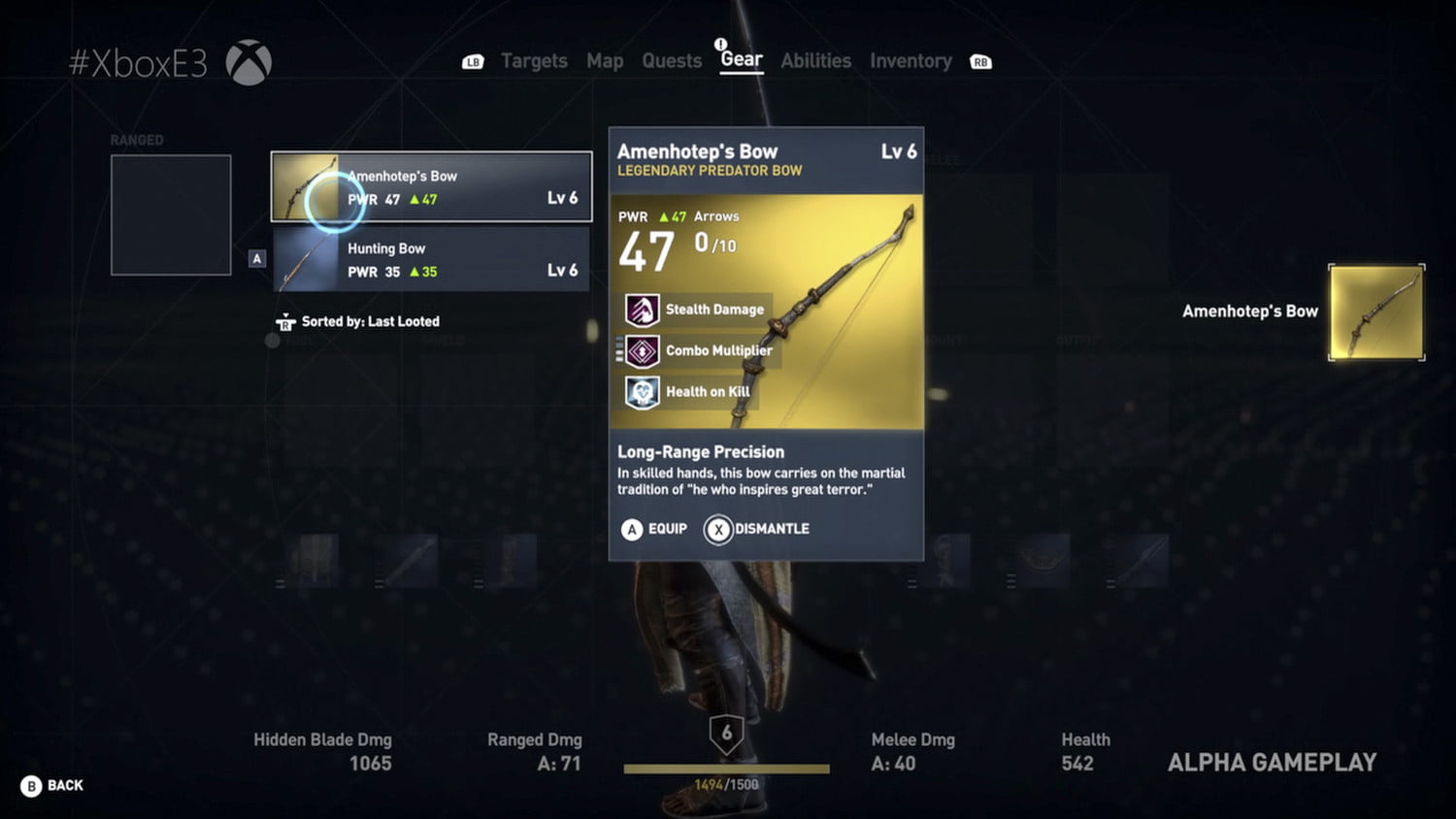This screenshot has height=819, width=1456.
Task: Click the Amenhotep's Bow thumbnail on the right
Action: click(x=1375, y=313)
